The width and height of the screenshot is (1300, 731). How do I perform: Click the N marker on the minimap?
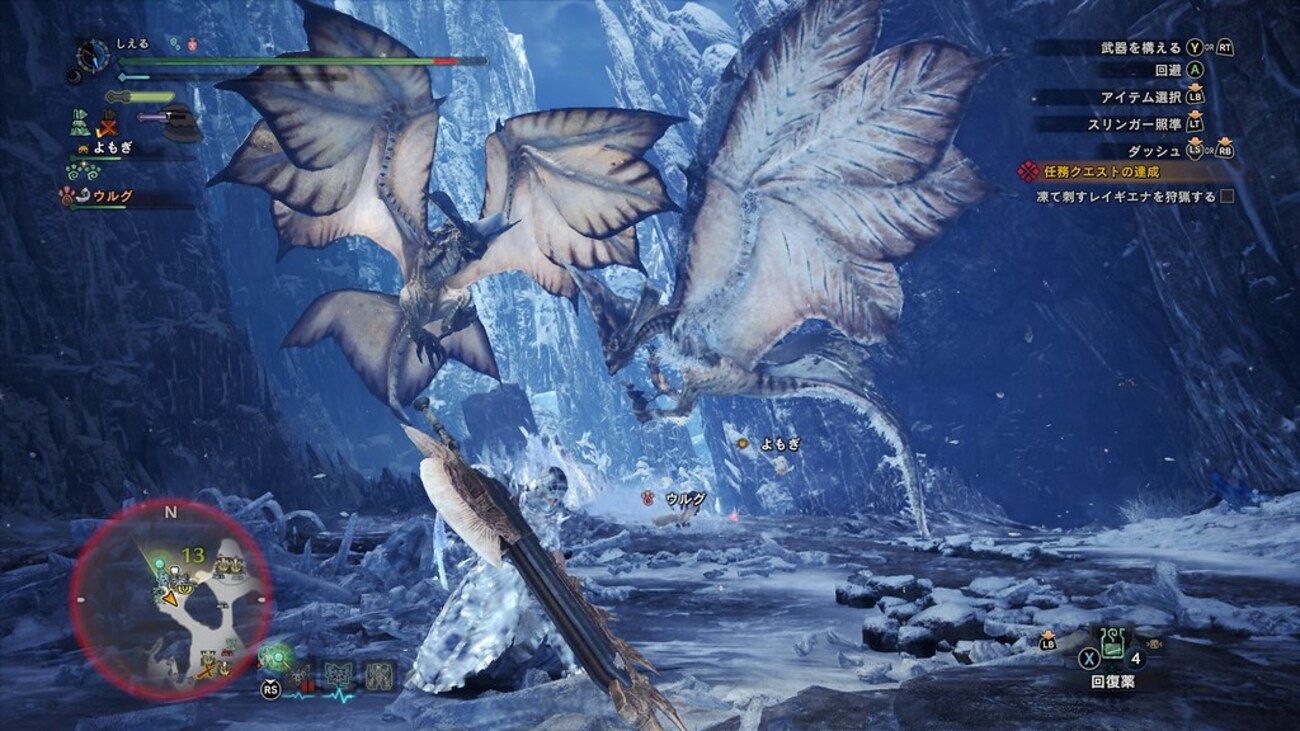coord(170,512)
